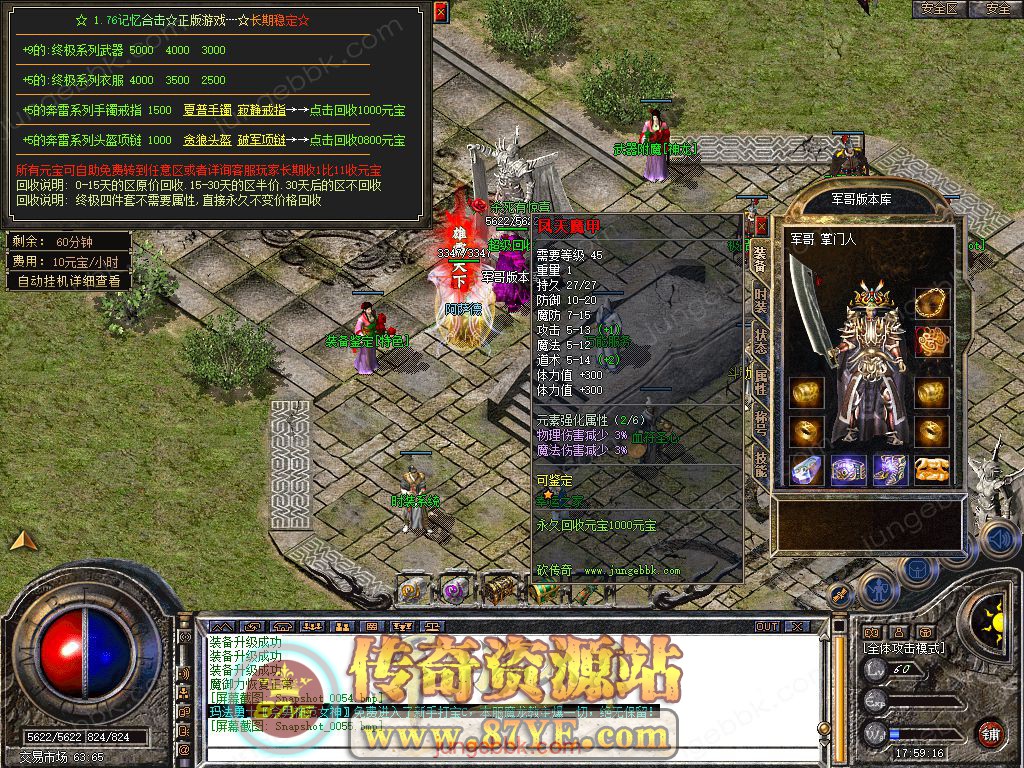Switch to the 时装 fashion tab

point(760,300)
